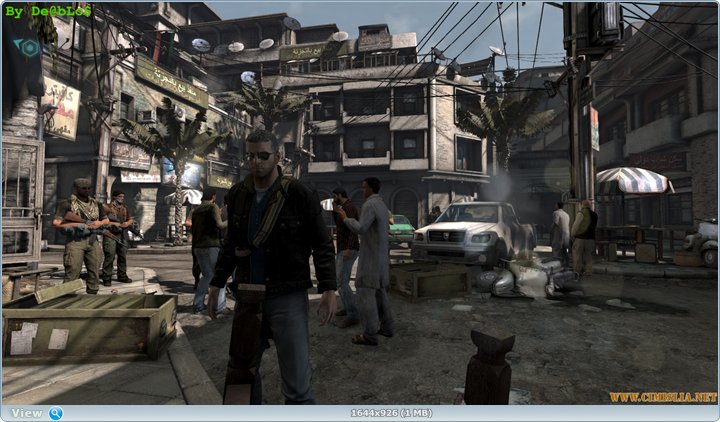Select the hexagonal objective waypoint marker
Viewport: 720px width, 422px height.
[30, 47]
